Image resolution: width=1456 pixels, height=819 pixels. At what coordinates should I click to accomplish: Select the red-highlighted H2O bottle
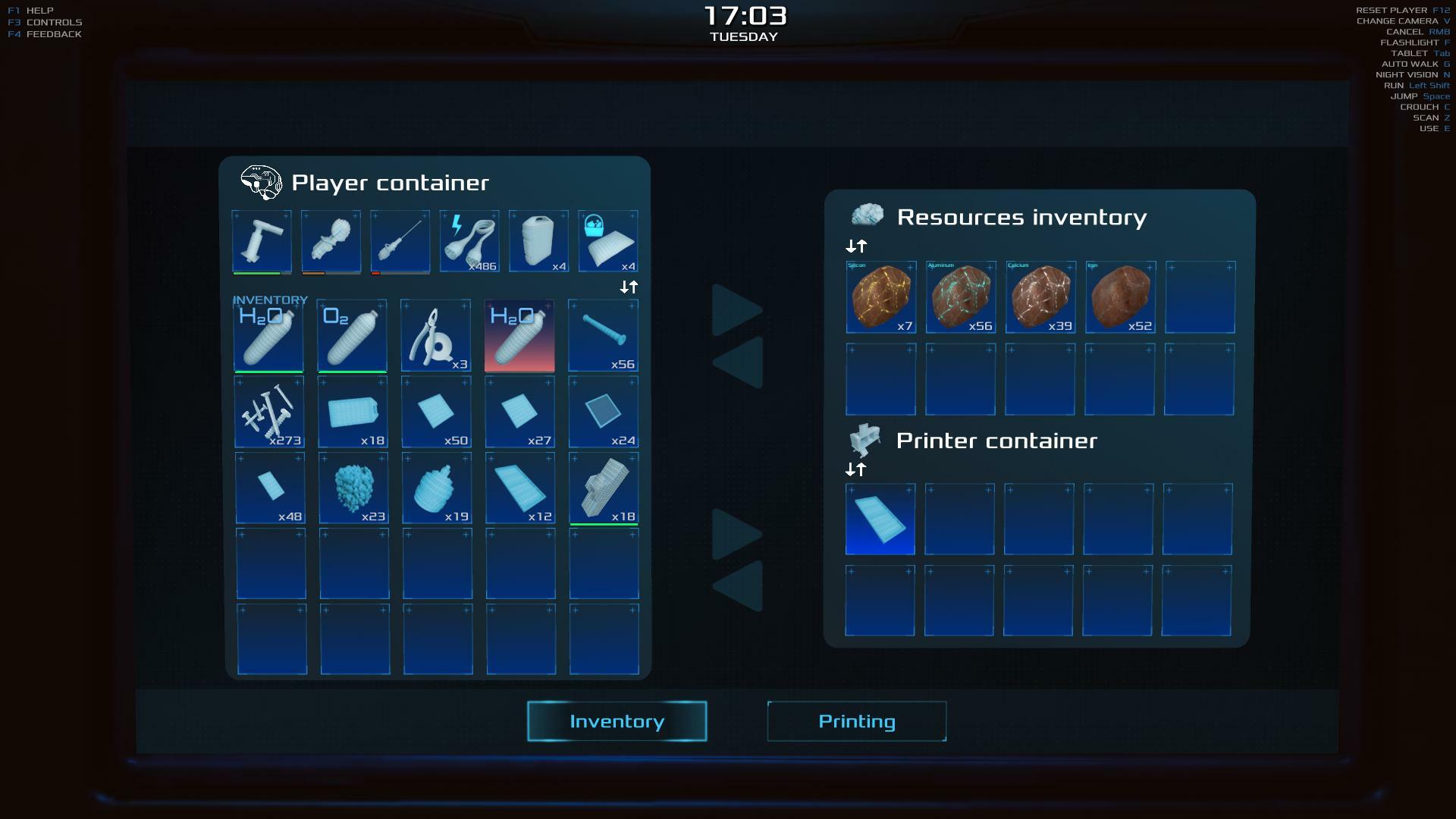[519, 336]
